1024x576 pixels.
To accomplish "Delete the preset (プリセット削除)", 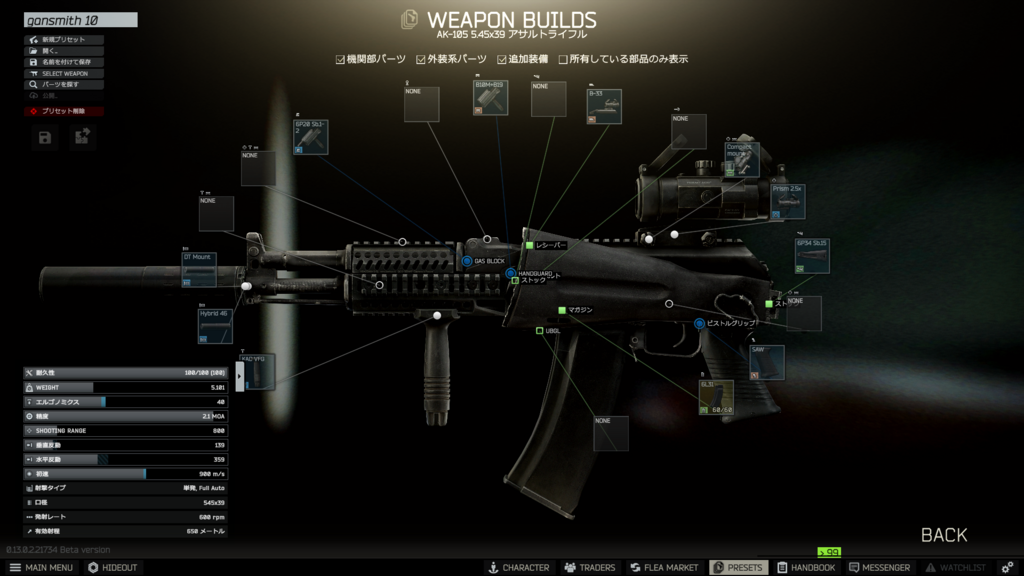I will click(x=64, y=111).
